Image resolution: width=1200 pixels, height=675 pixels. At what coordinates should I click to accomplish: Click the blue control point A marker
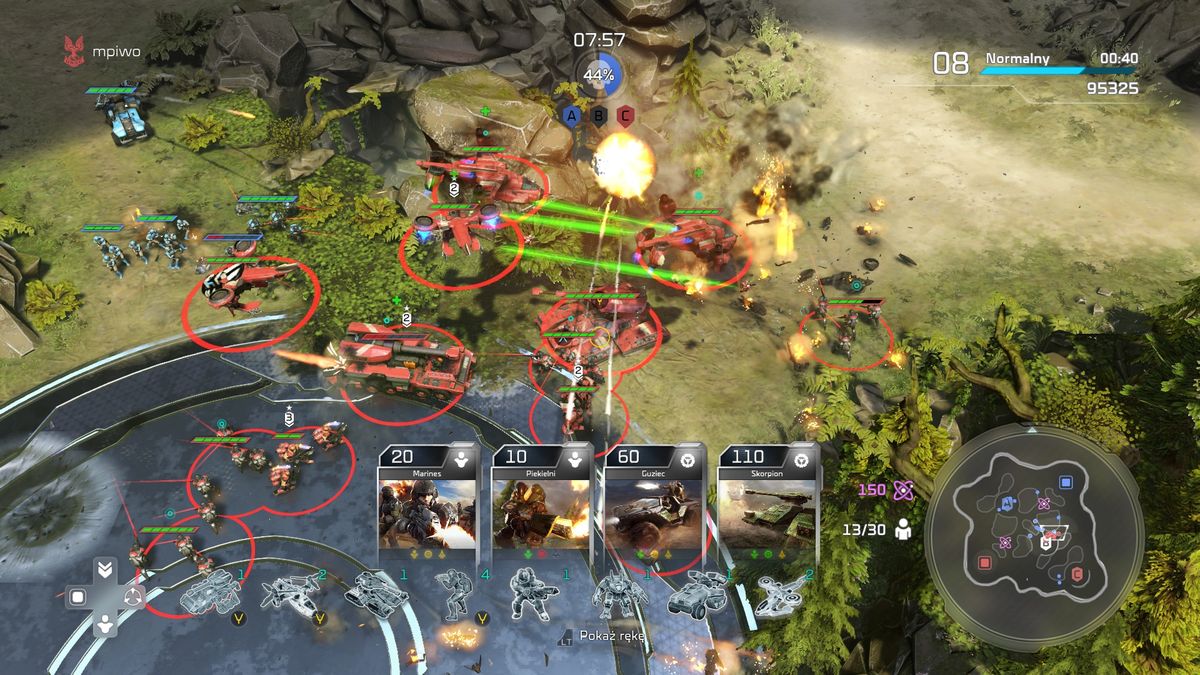tap(572, 115)
